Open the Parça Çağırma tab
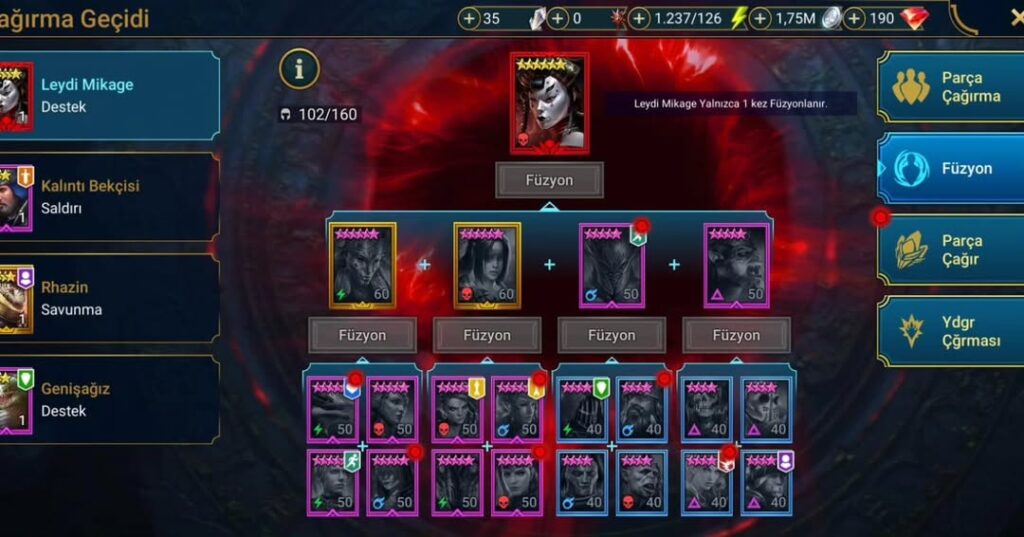 click(950, 87)
